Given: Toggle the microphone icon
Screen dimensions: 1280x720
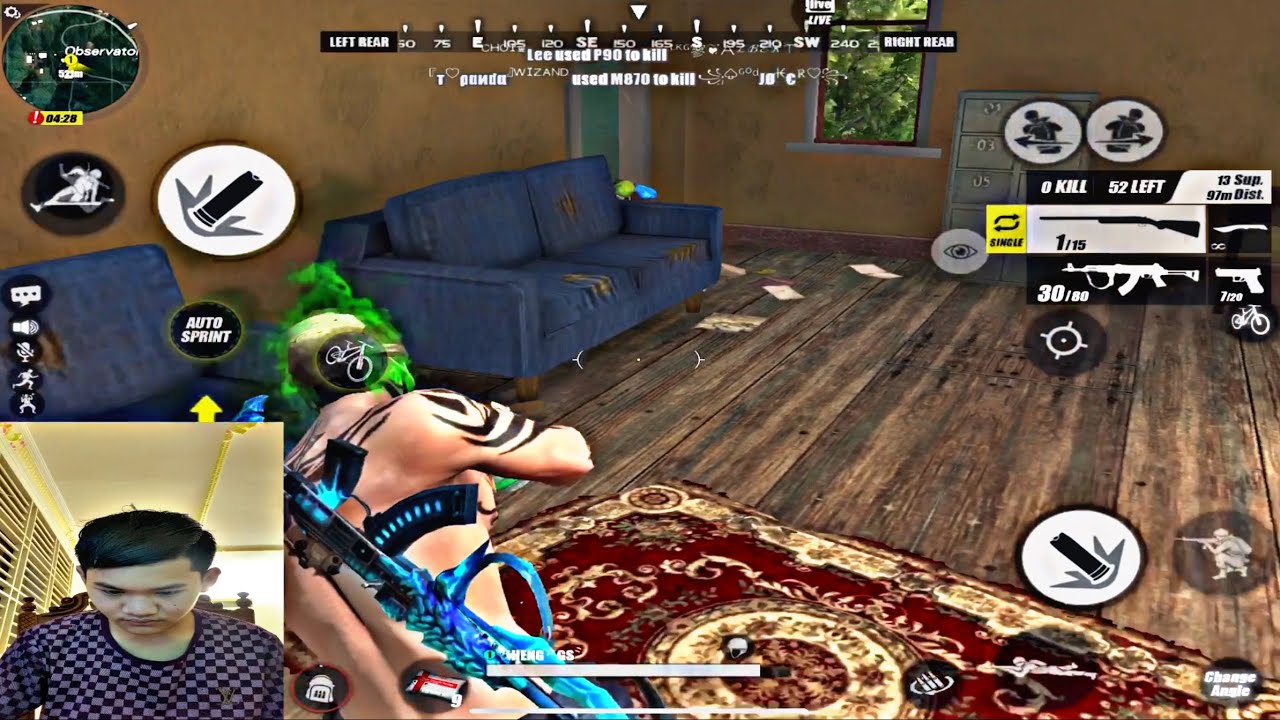Looking at the screenshot, I should [x=26, y=352].
